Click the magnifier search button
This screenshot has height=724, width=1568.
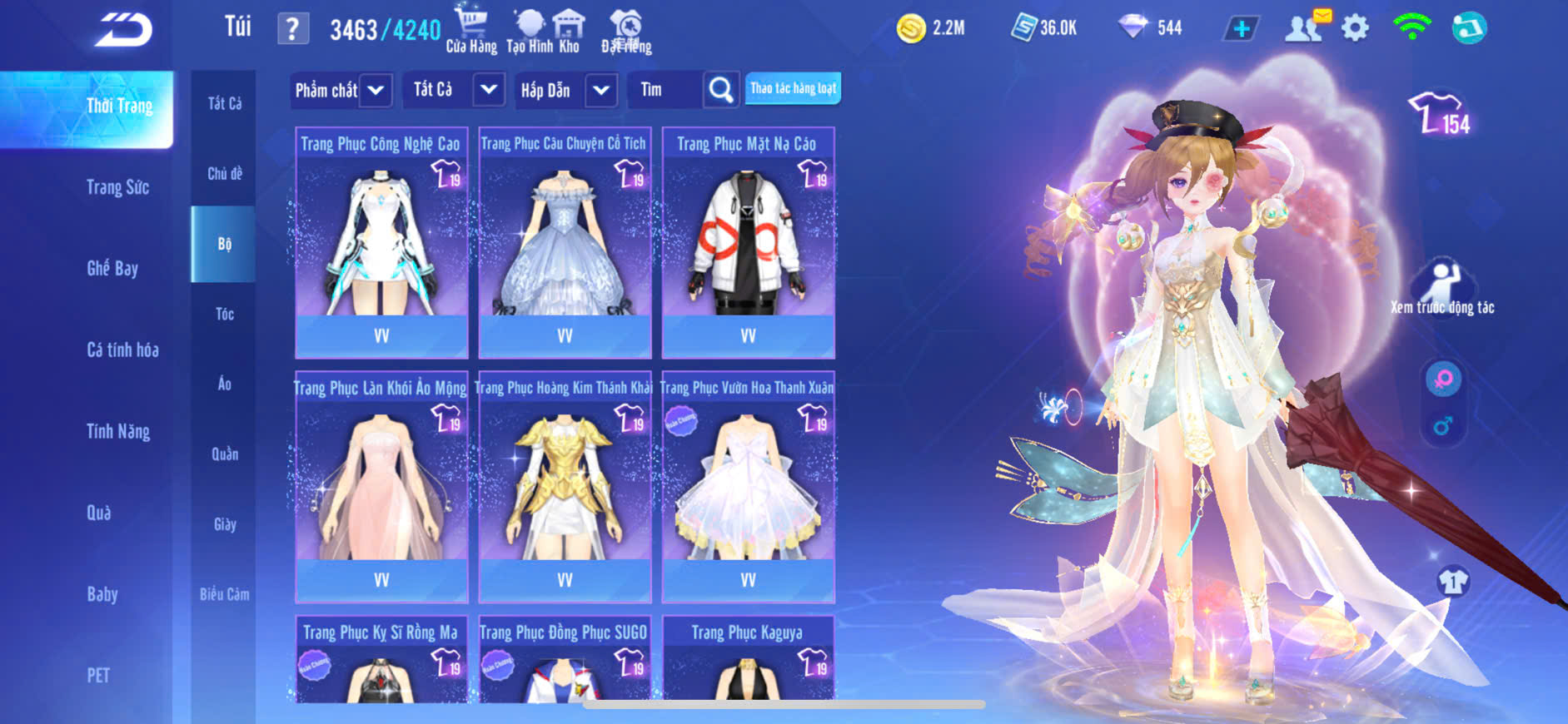(x=720, y=90)
